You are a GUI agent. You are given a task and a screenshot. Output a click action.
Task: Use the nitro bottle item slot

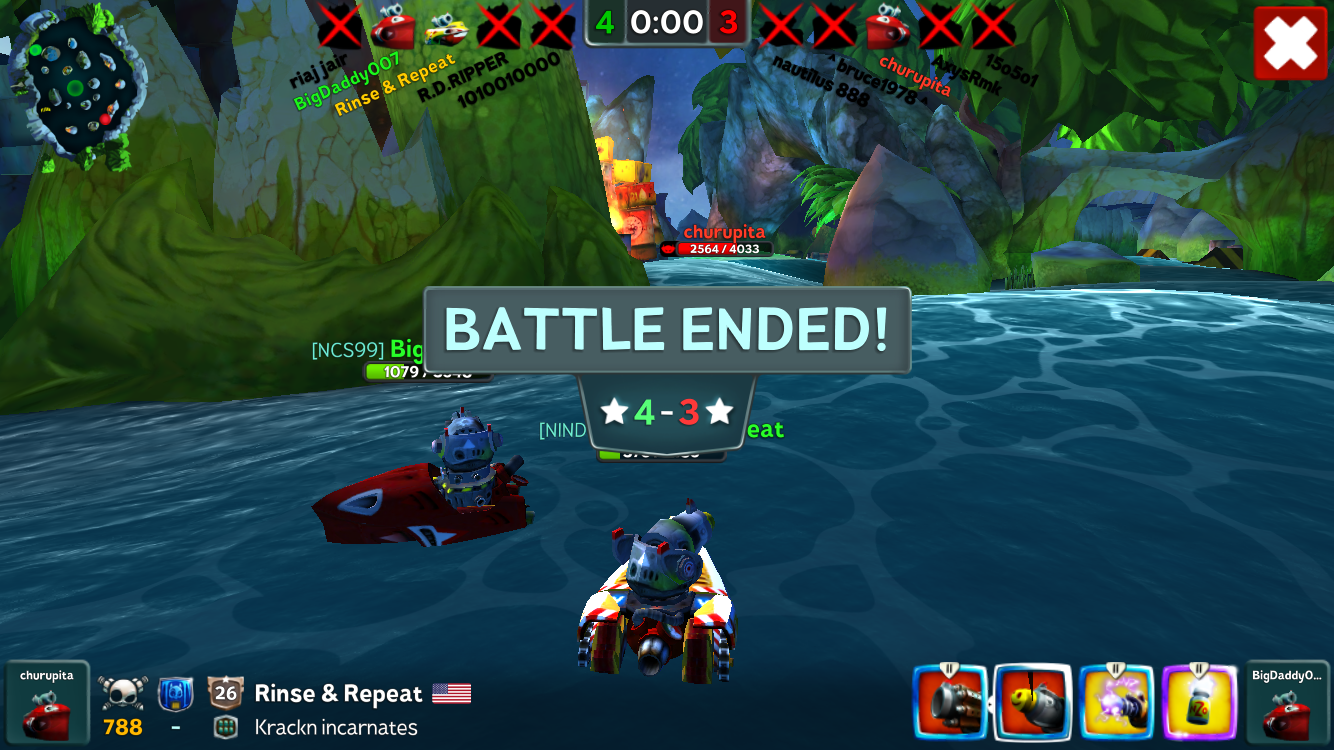pos(1200,704)
